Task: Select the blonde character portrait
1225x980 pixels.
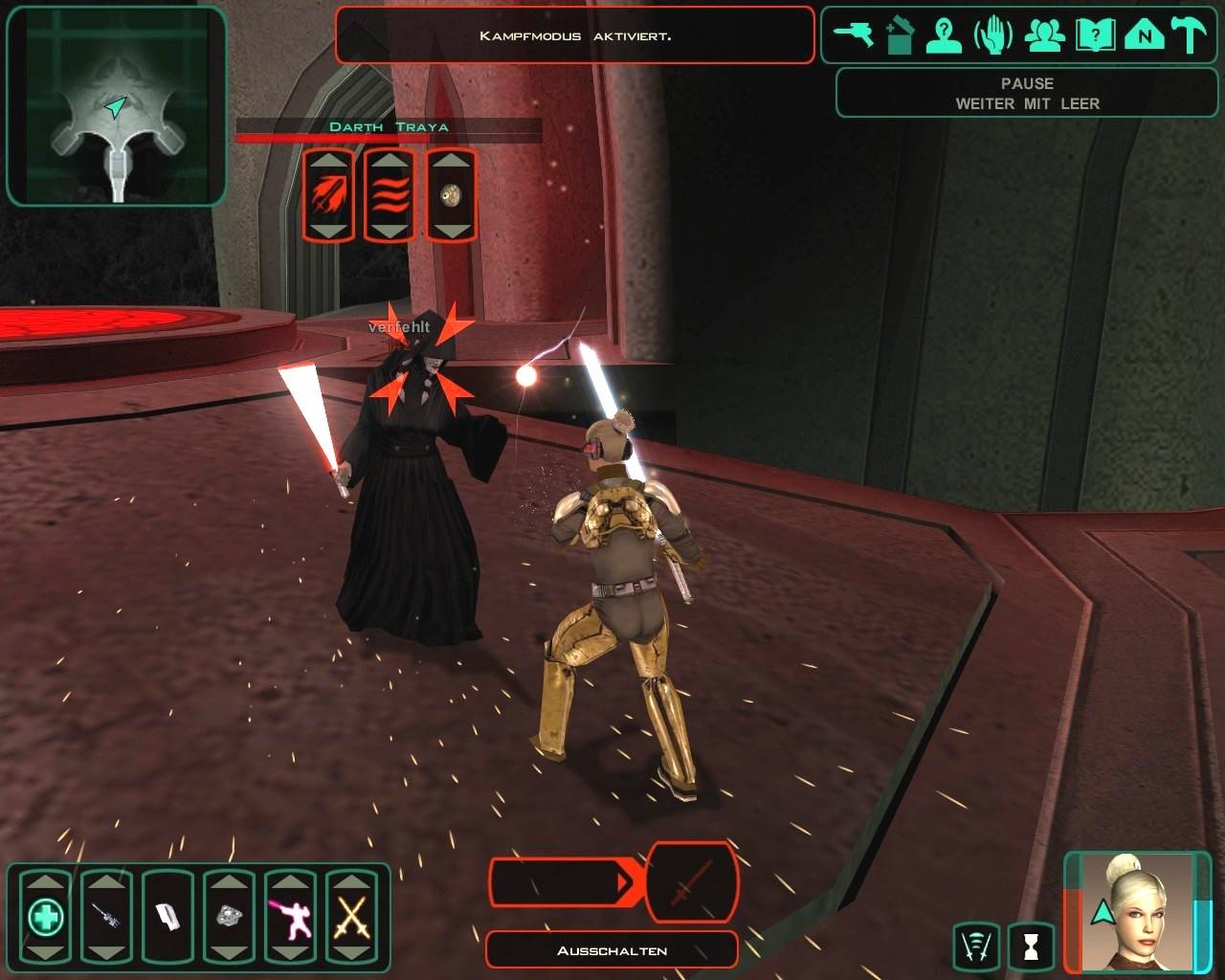Action: pos(1137,911)
